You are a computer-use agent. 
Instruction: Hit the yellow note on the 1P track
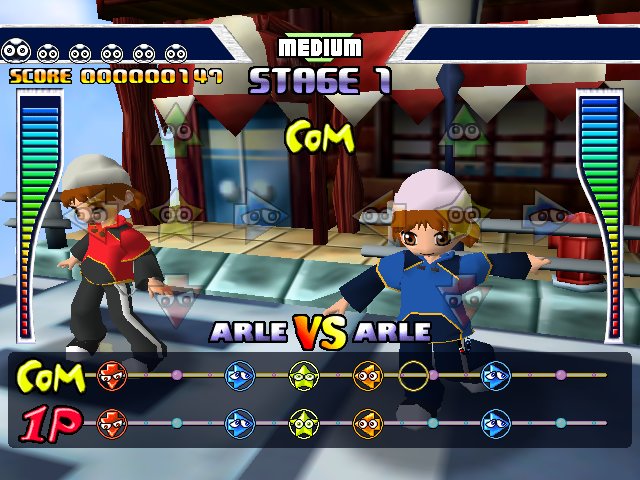pyautogui.click(x=302, y=422)
